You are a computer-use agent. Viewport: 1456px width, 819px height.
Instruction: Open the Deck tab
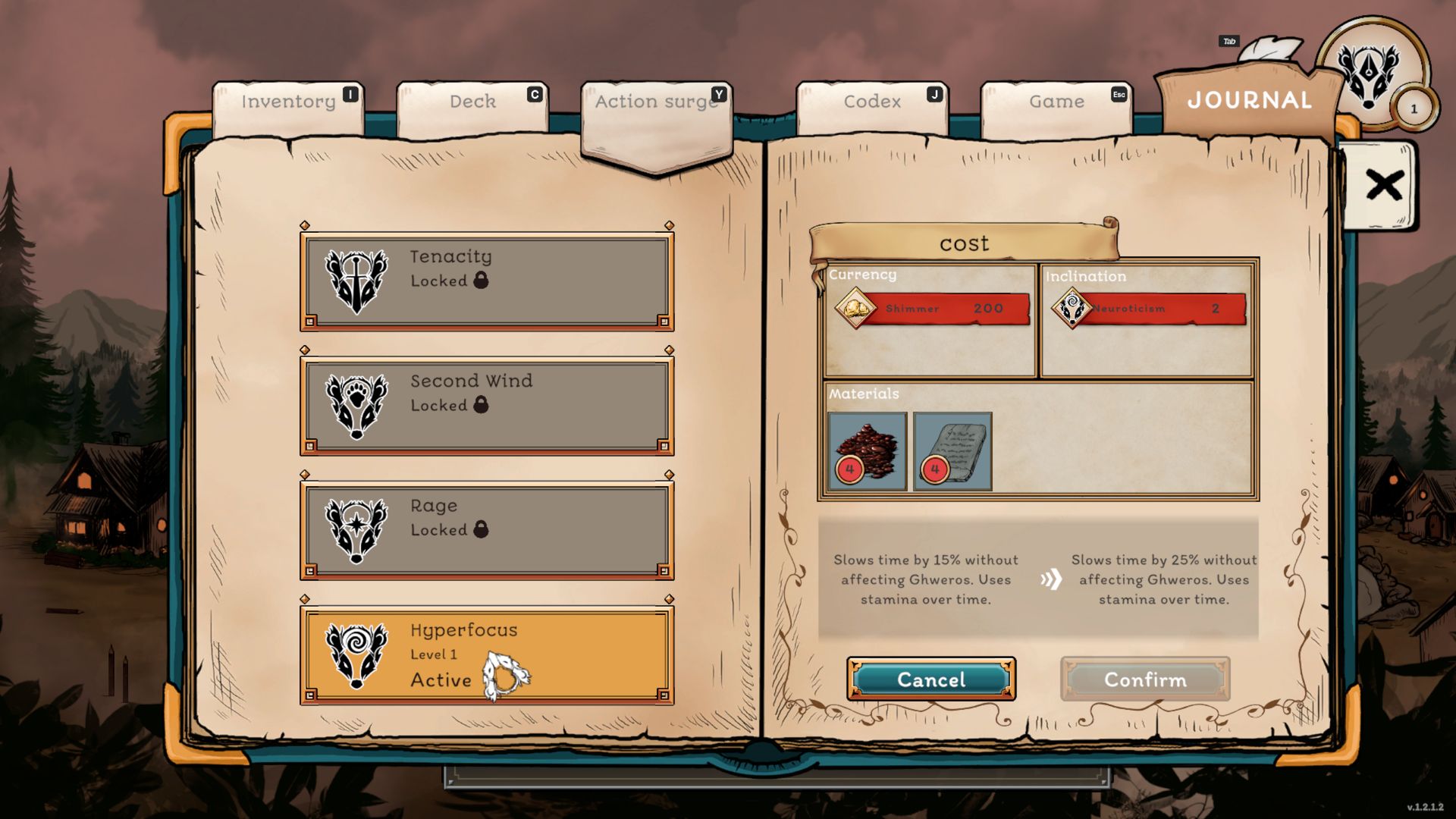click(472, 102)
